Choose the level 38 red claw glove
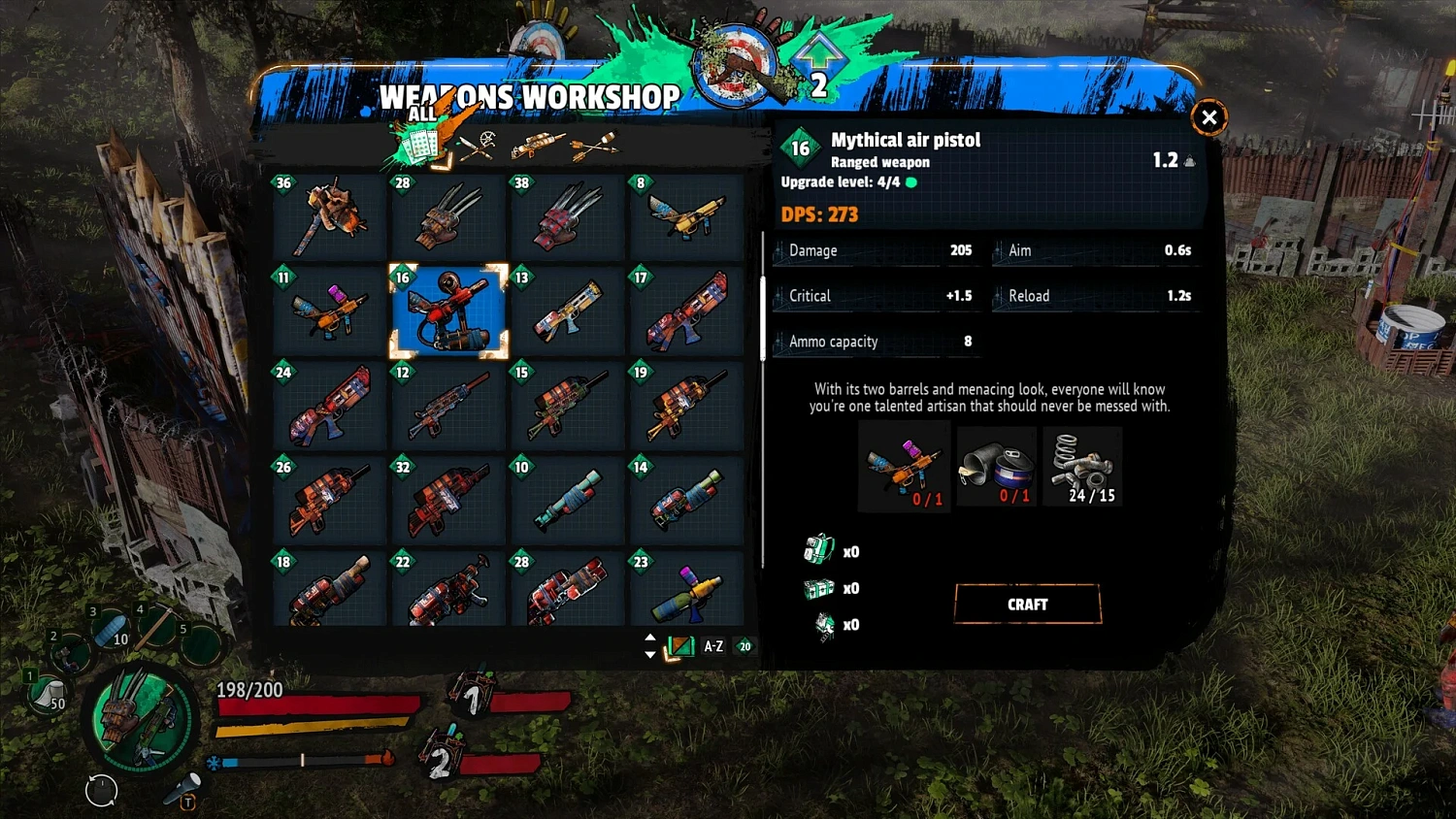 click(568, 215)
